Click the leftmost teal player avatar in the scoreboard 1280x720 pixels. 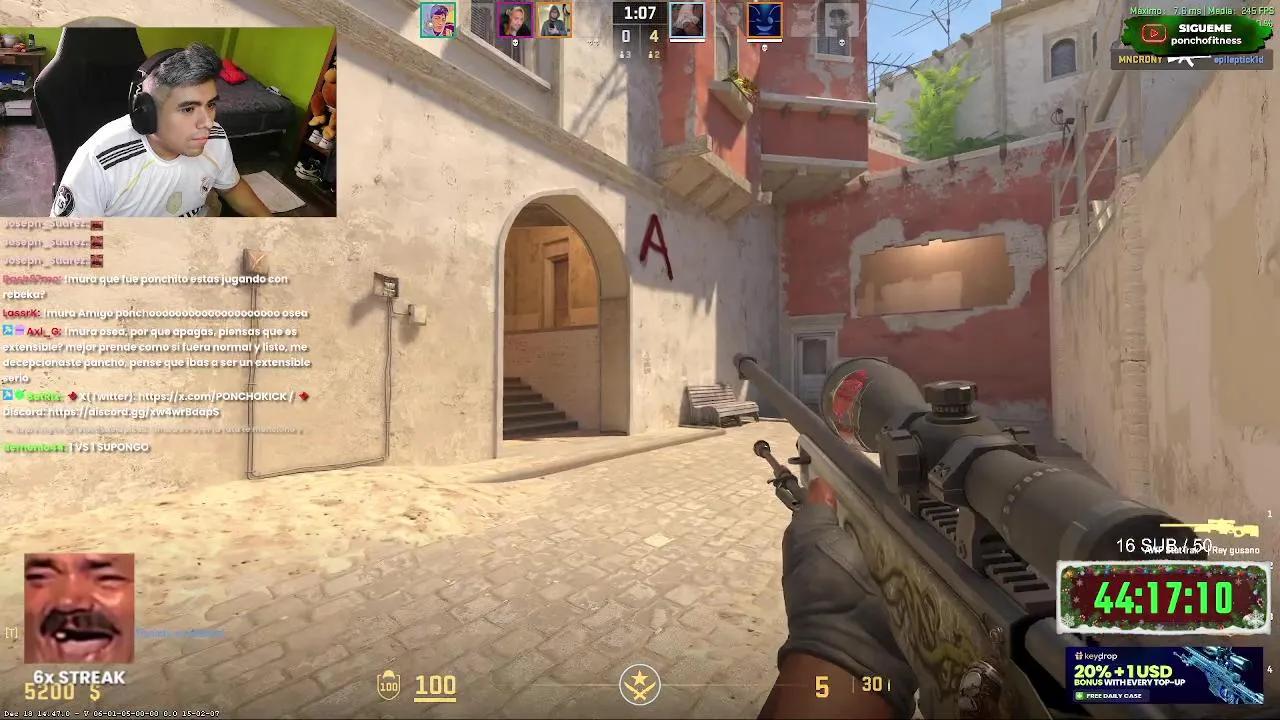click(x=440, y=20)
